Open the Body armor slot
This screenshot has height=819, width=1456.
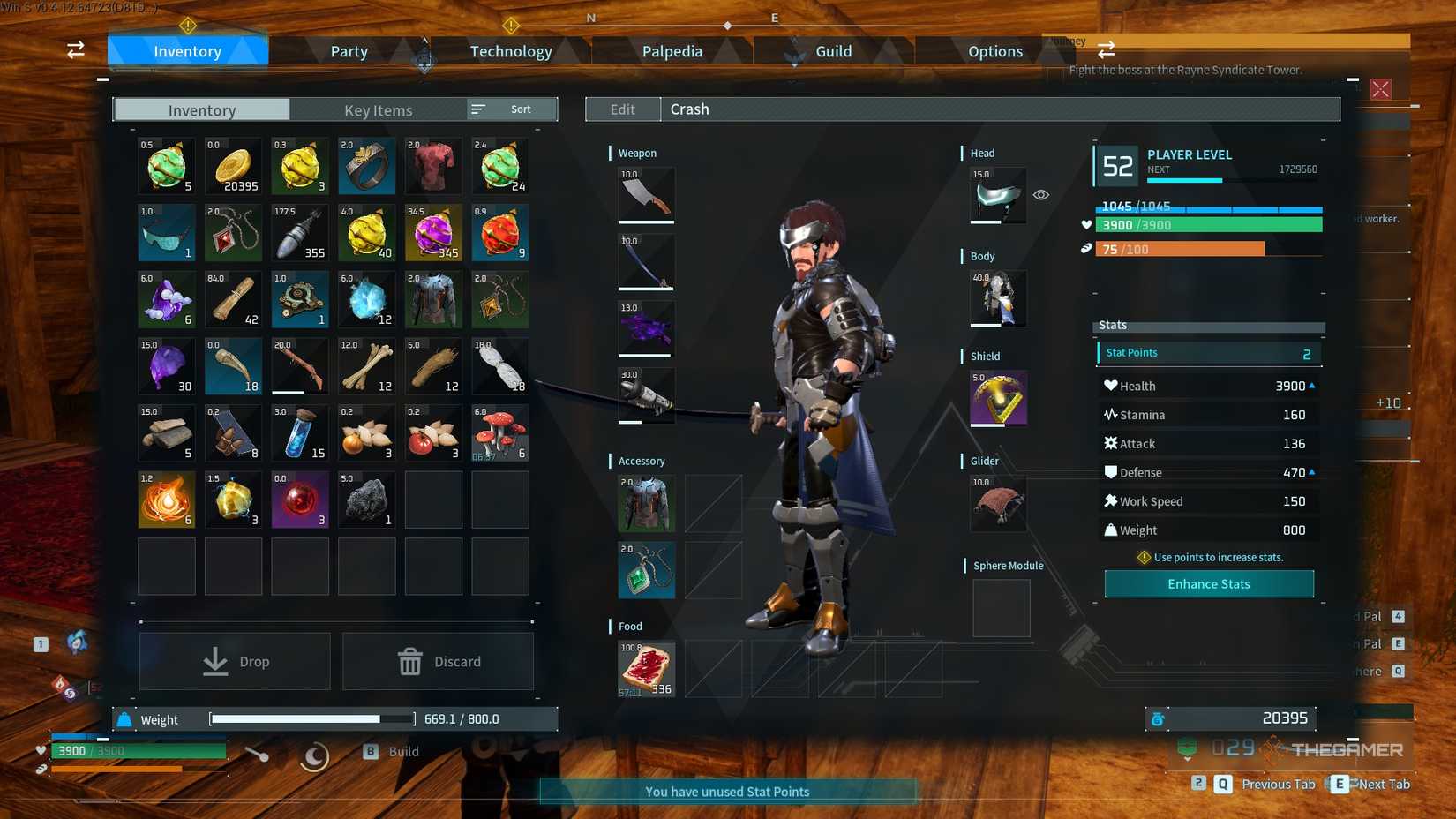pos(997,298)
